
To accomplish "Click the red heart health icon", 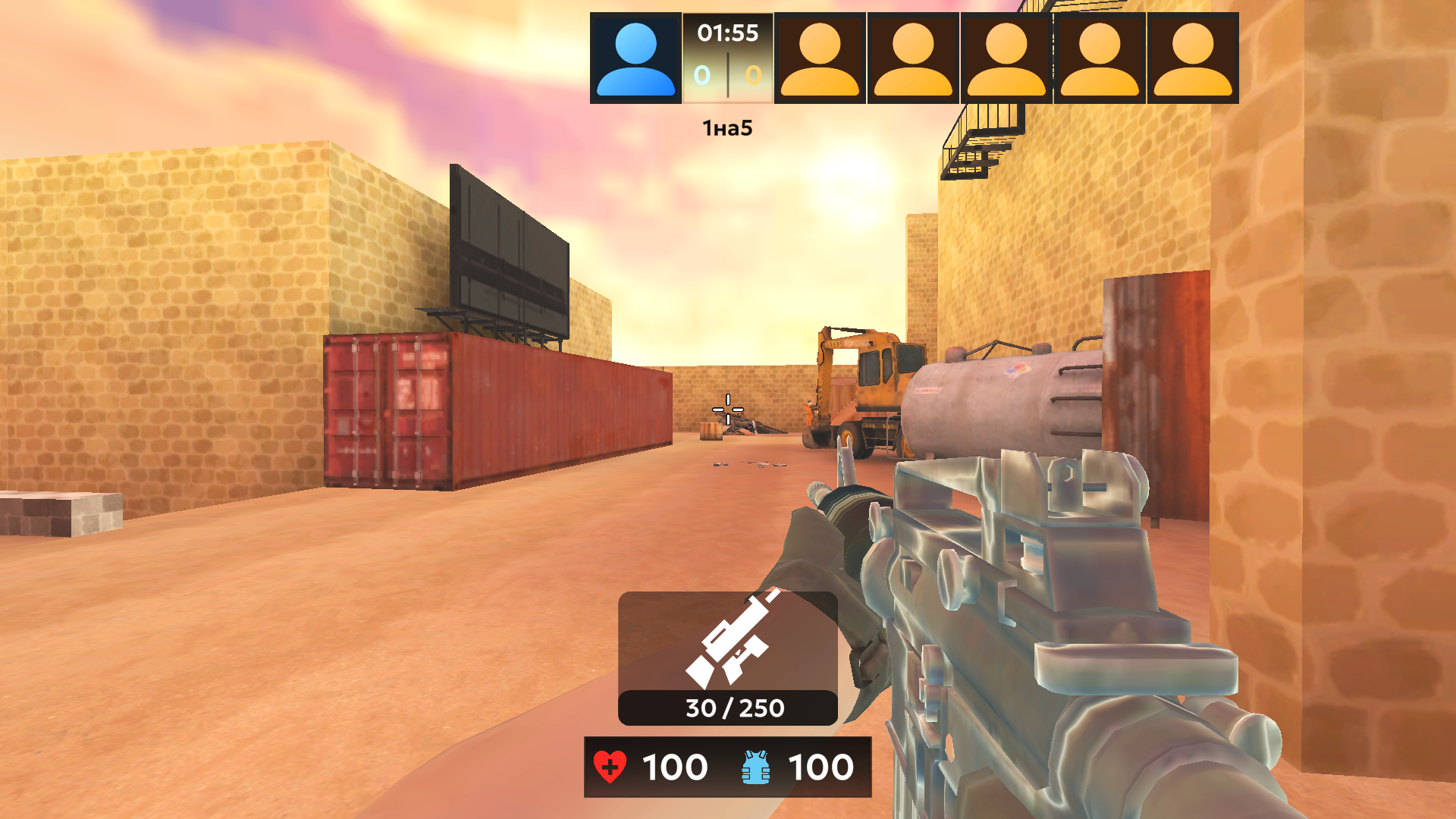I will click(611, 767).
